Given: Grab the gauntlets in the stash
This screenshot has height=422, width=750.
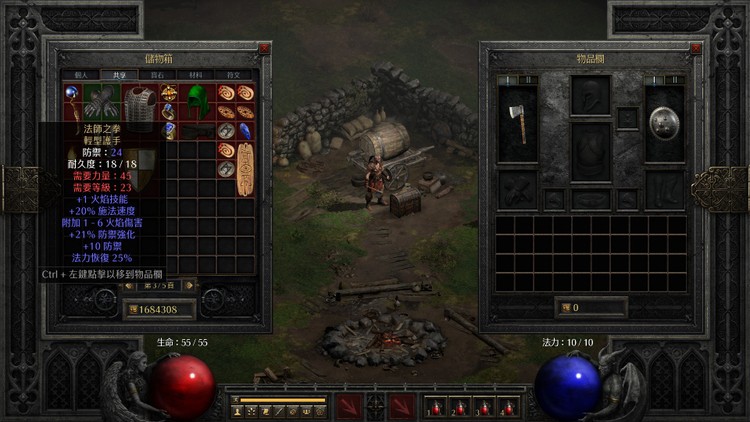Looking at the screenshot, I should click(x=100, y=102).
